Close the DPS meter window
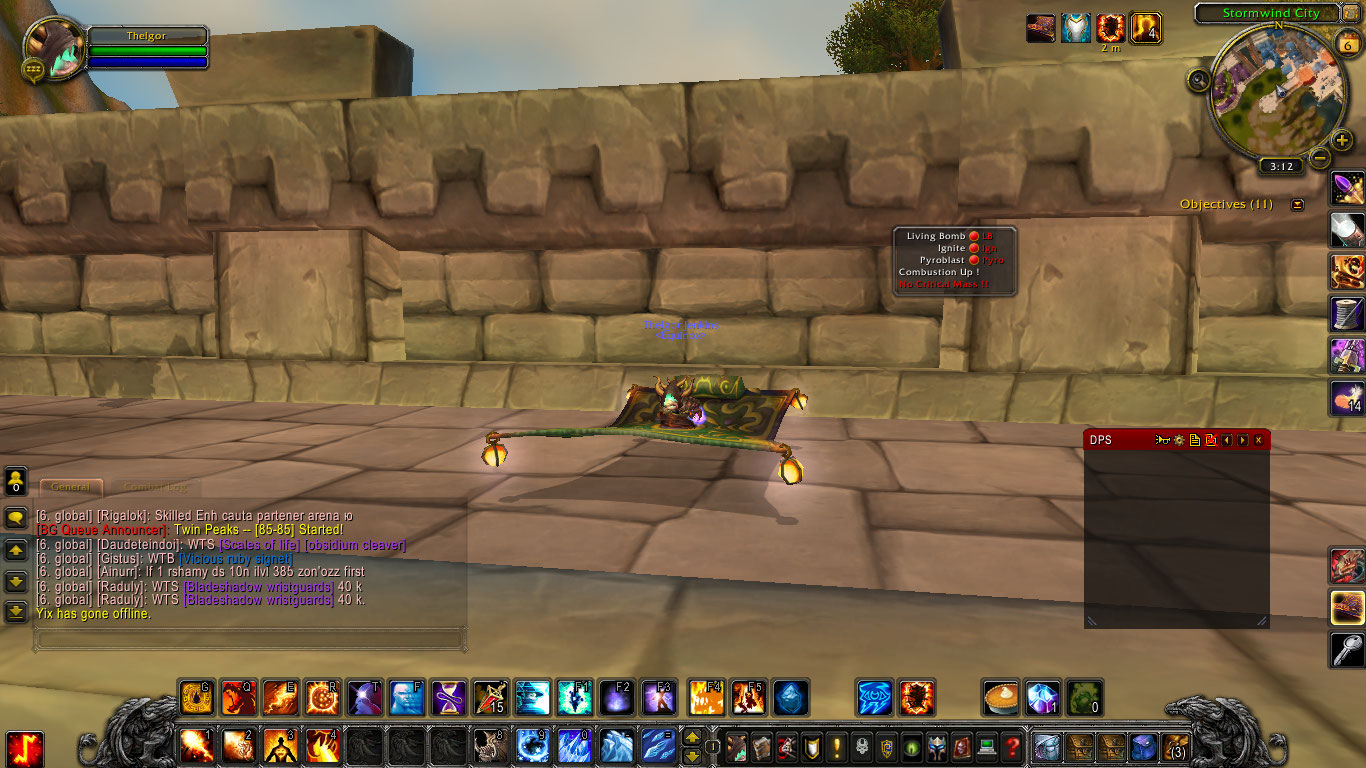1366x768 pixels. pyautogui.click(x=1258, y=440)
